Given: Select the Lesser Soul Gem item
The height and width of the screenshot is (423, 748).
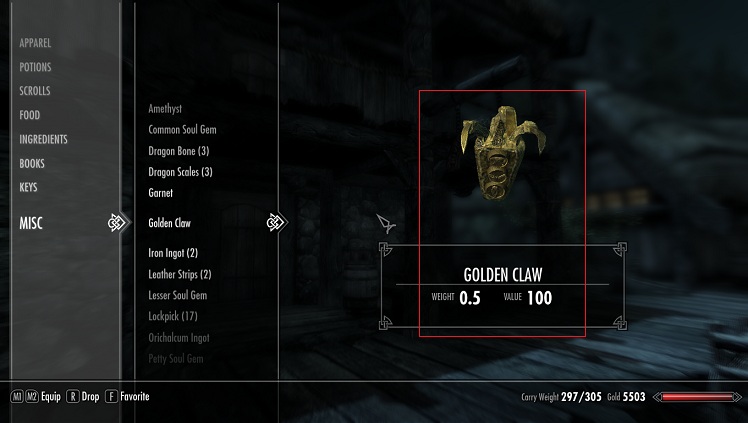Looking at the screenshot, I should 177,295.
